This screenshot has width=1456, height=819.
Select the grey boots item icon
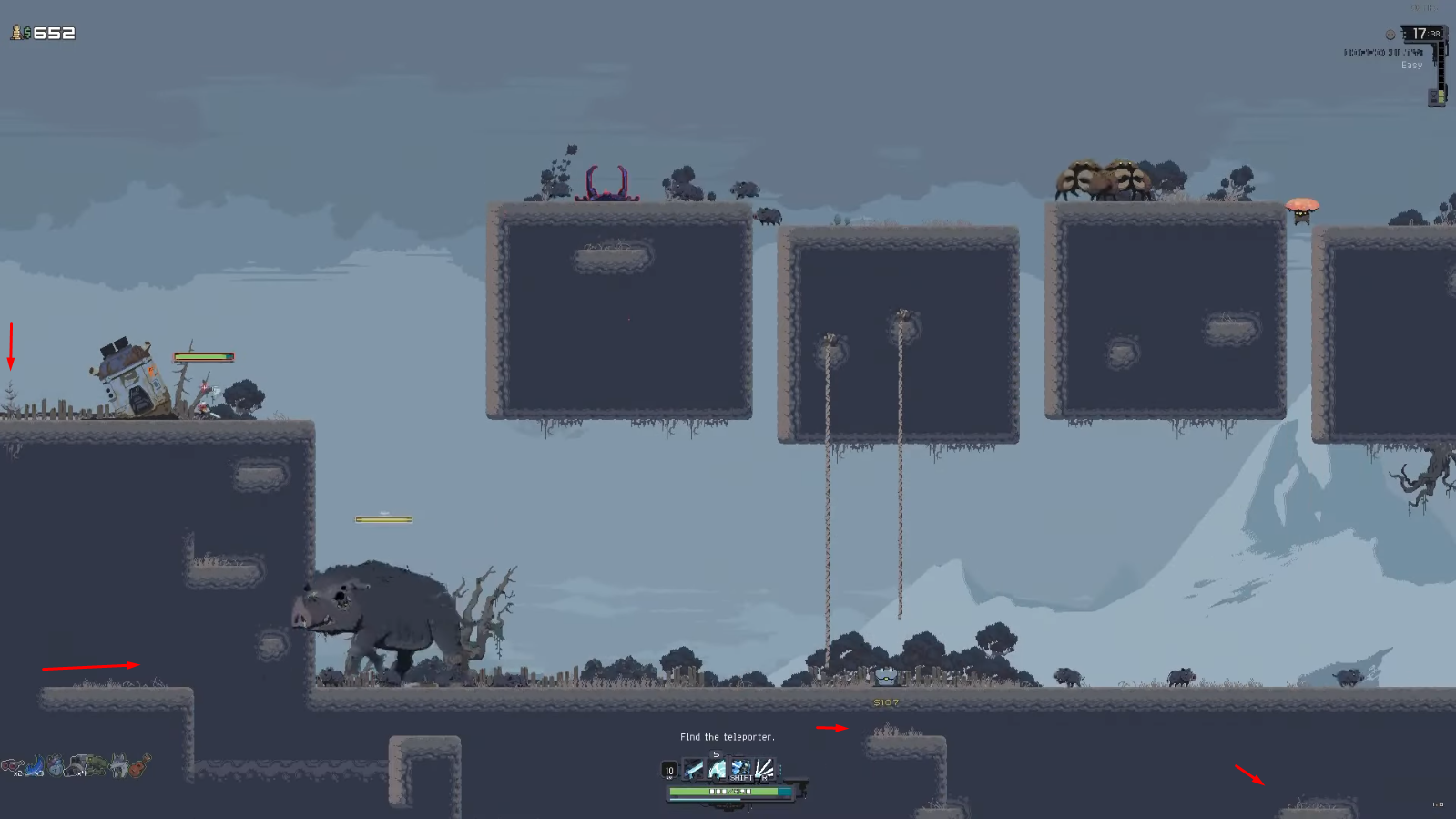coord(76,767)
